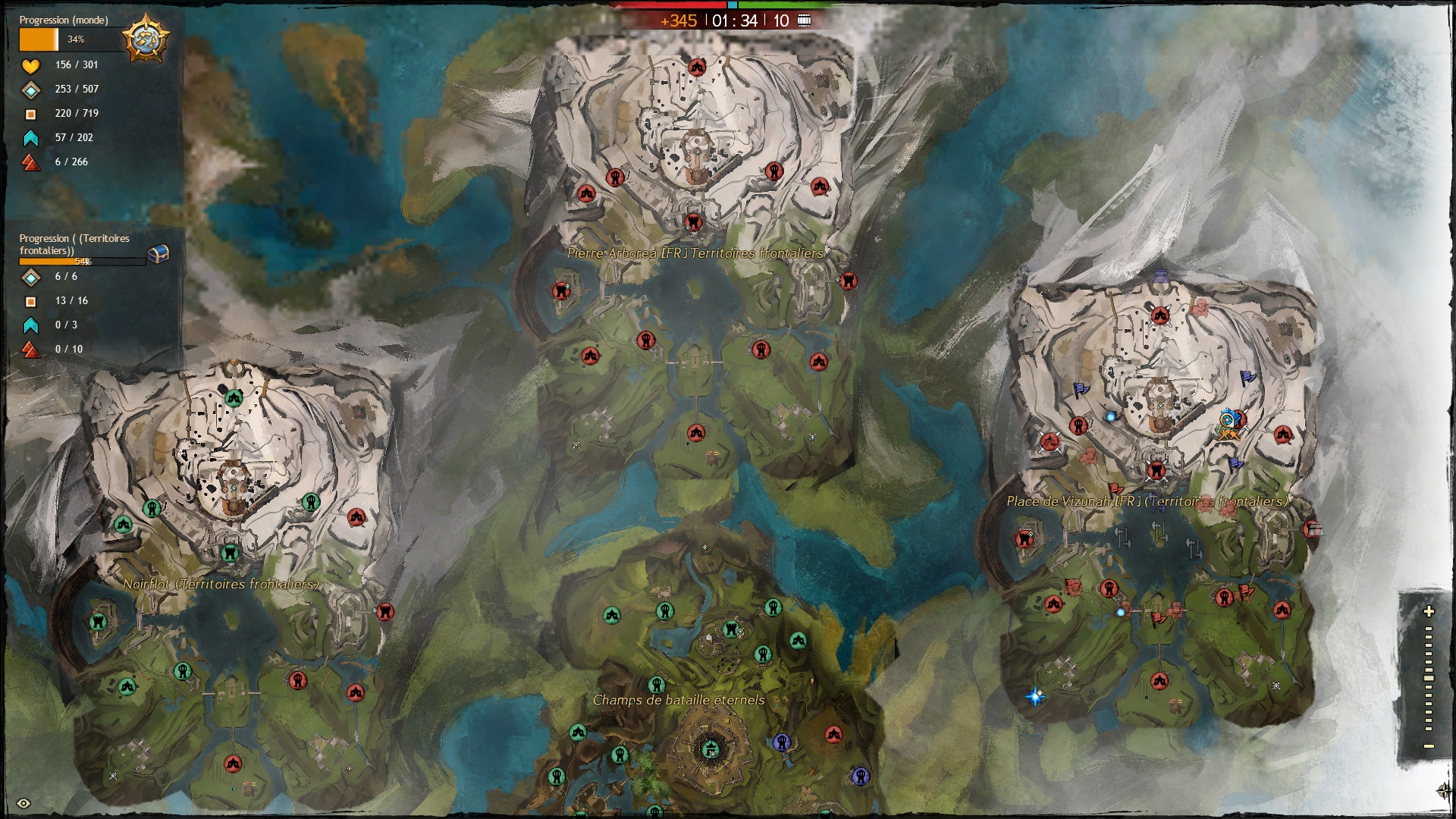Toggle the eye icon map legend
Viewport: 1456px width, 819px height.
(x=24, y=804)
